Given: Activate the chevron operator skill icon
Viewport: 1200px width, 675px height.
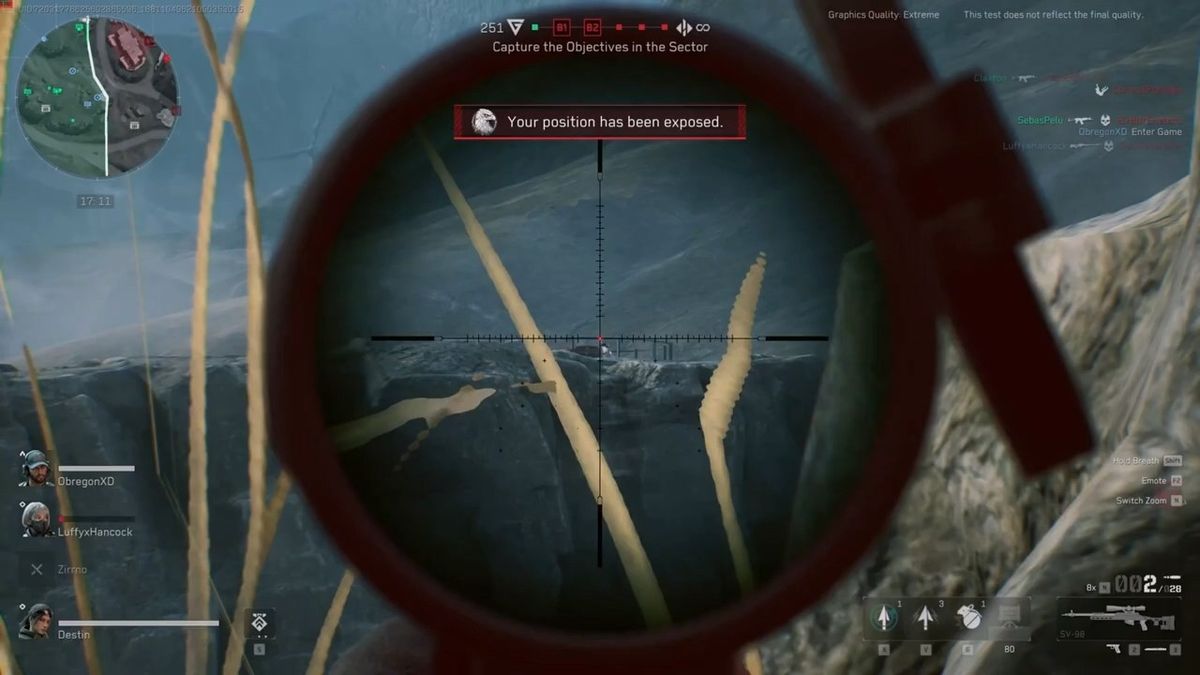Looking at the screenshot, I should tap(260, 623).
